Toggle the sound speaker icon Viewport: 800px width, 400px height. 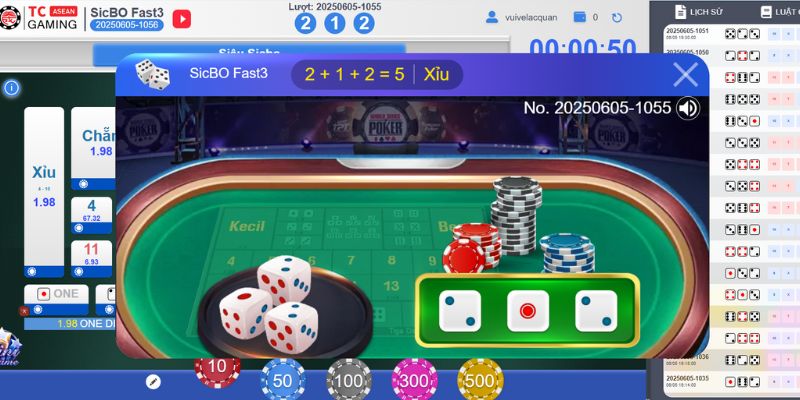(x=688, y=107)
